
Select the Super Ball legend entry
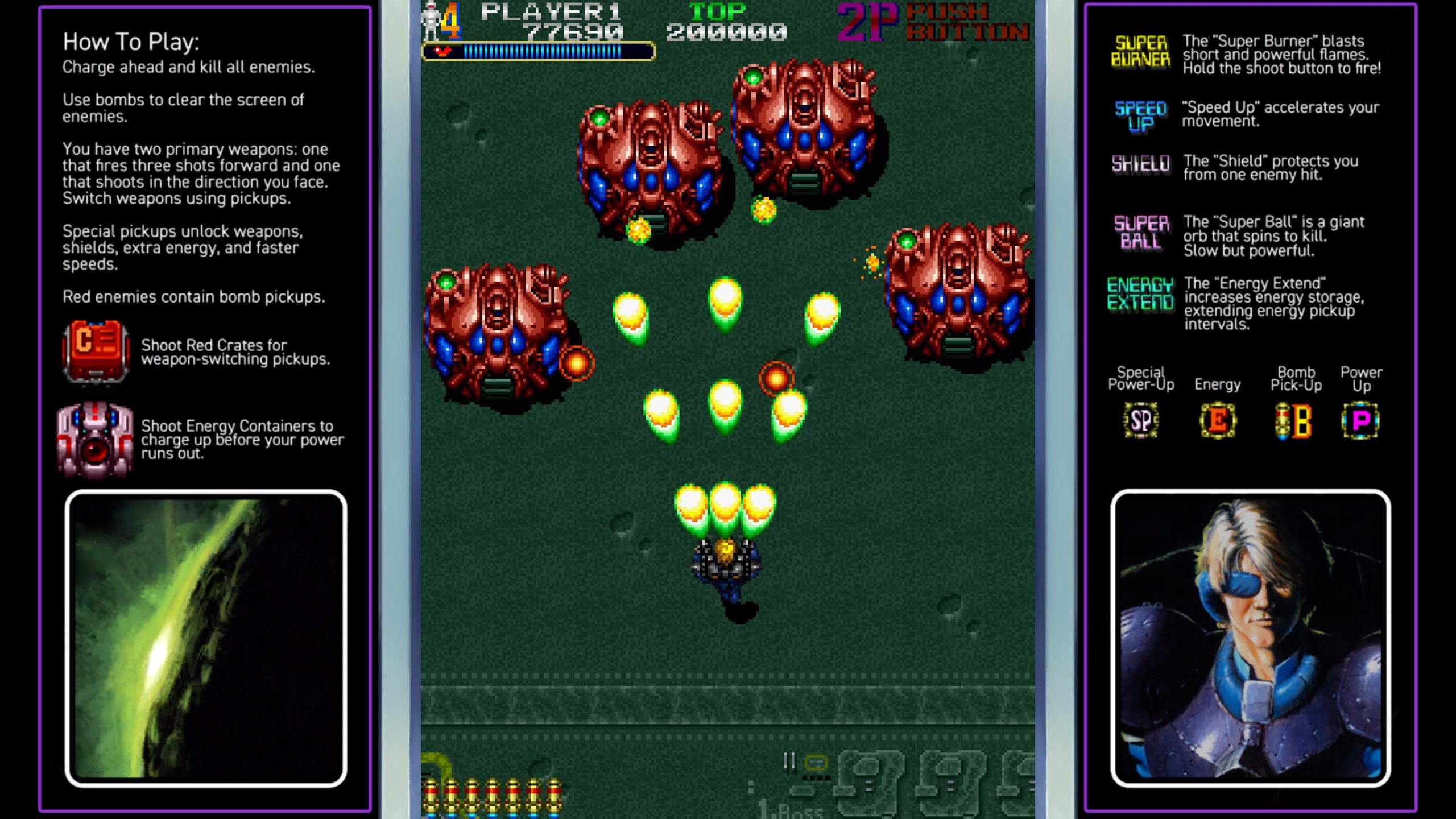click(1140, 232)
